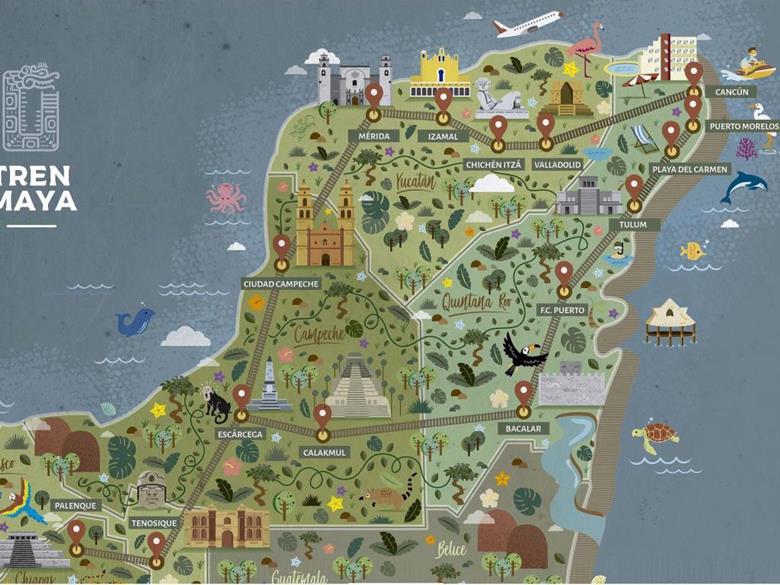Select the Ciudad Campeche station pin
Image resolution: width=780 pixels, height=585 pixels.
(282, 247)
